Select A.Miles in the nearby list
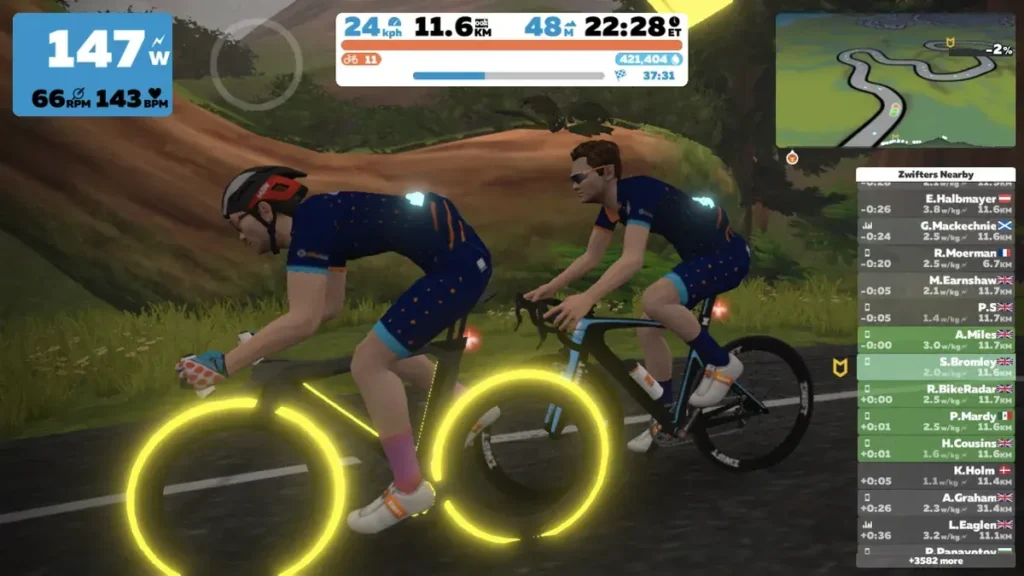This screenshot has height=576, width=1024. 935,339
